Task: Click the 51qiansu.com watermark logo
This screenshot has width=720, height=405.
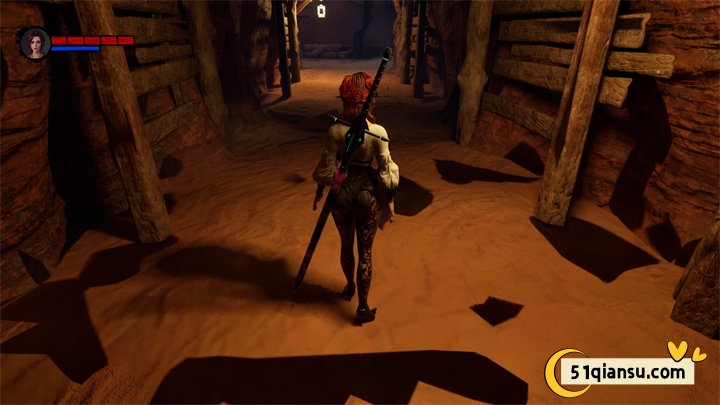Action: coord(624,372)
